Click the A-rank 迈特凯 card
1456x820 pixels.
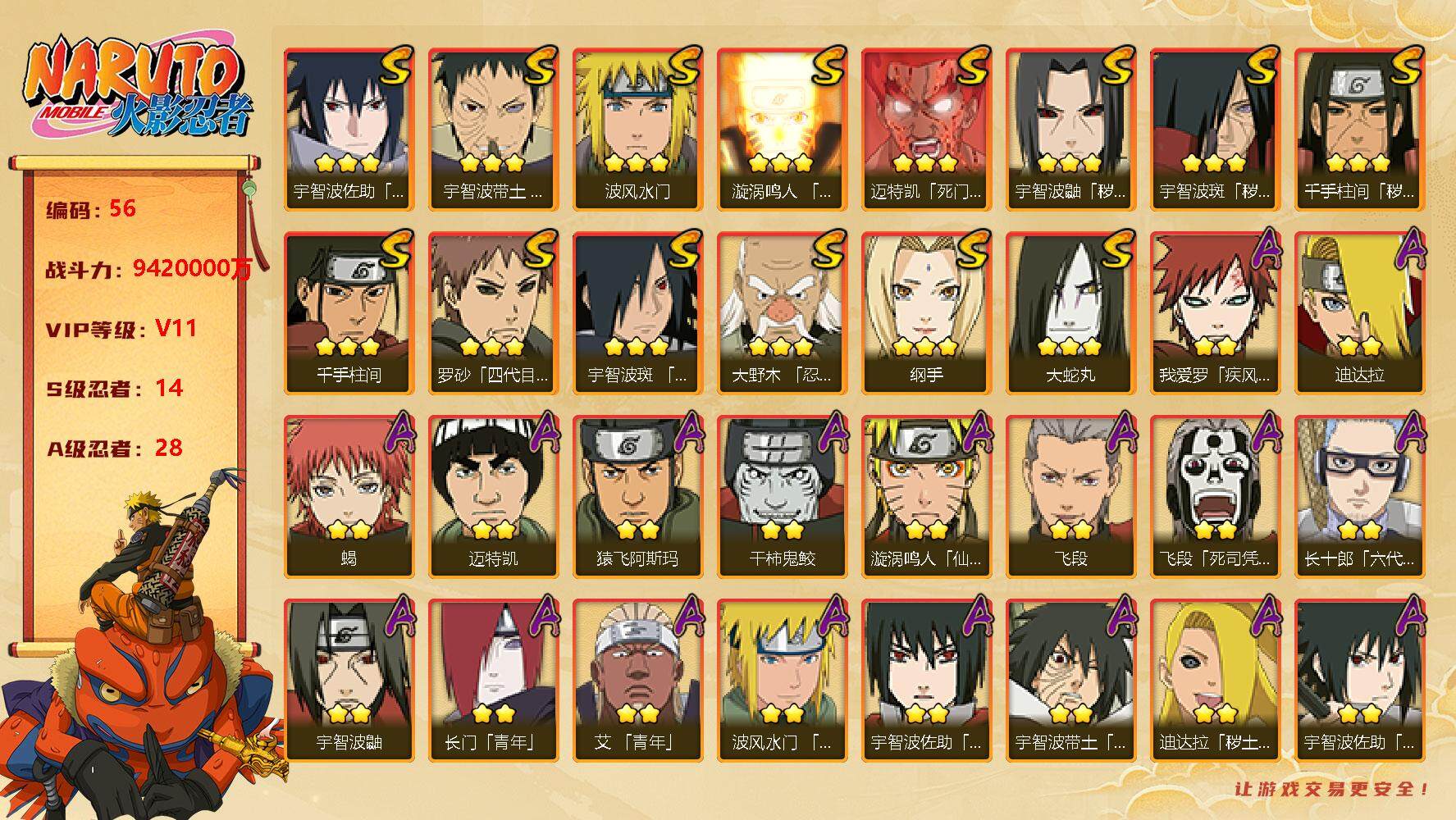tap(493, 496)
